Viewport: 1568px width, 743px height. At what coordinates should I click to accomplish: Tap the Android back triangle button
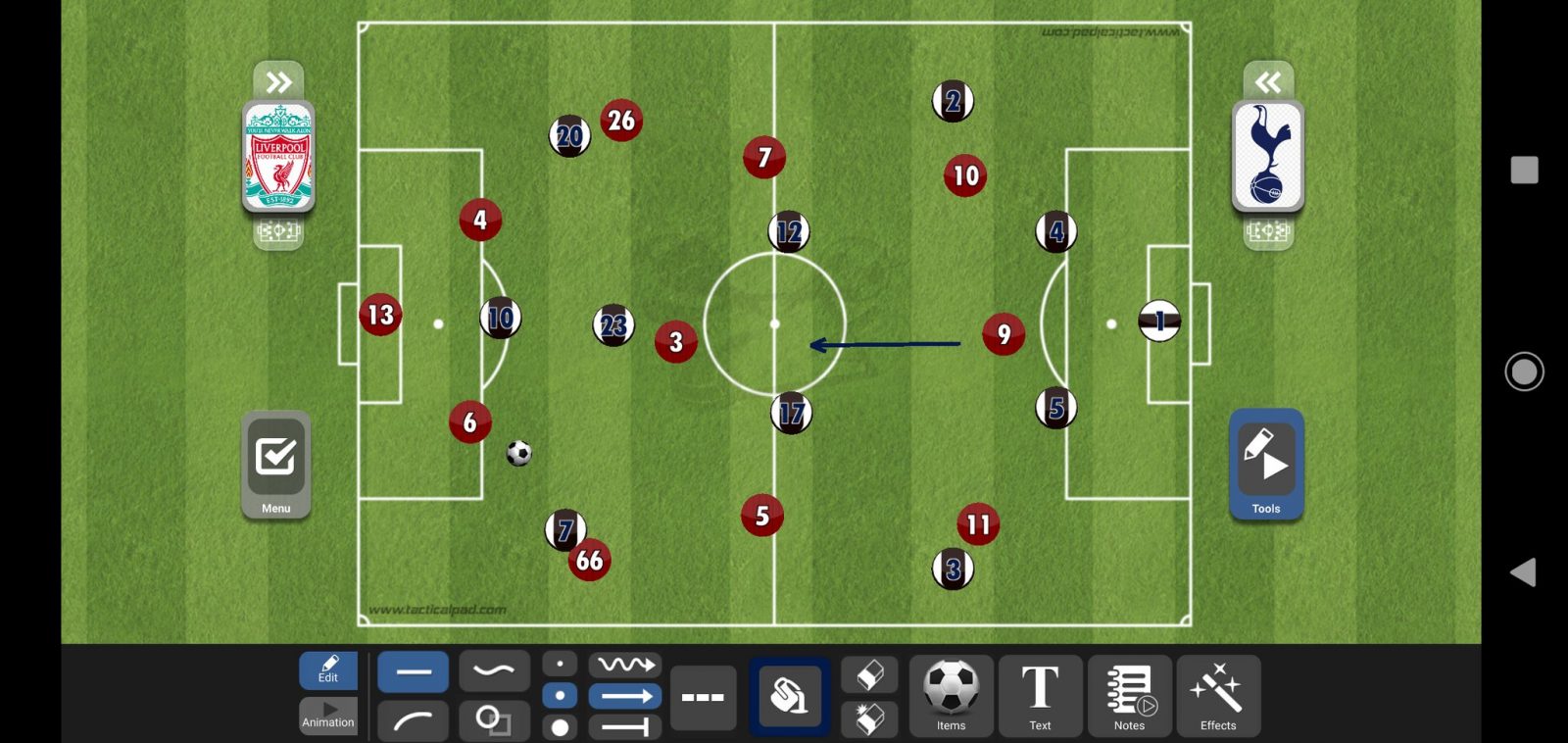[1523, 572]
